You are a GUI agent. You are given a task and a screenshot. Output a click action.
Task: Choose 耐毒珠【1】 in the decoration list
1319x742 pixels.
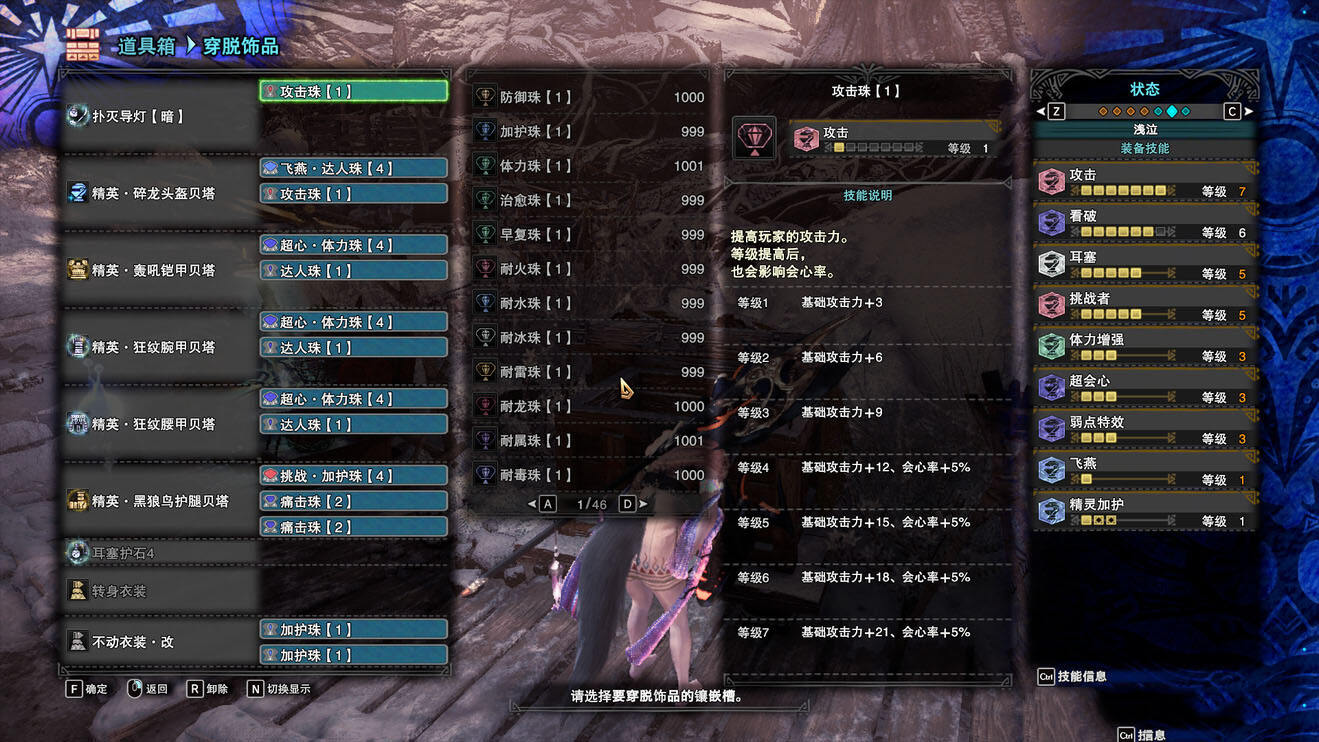point(590,475)
